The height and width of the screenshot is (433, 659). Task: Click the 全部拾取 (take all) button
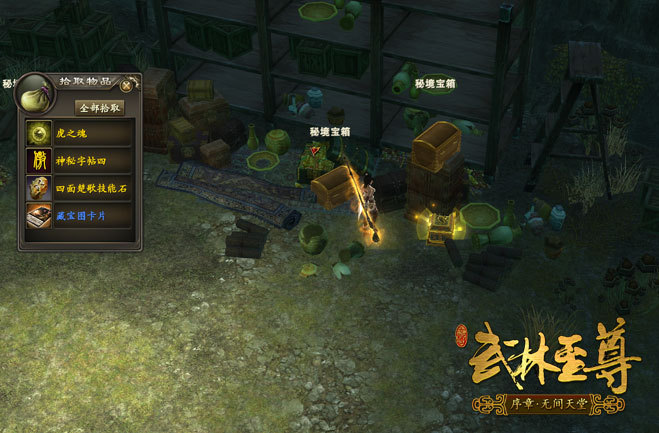(100, 107)
